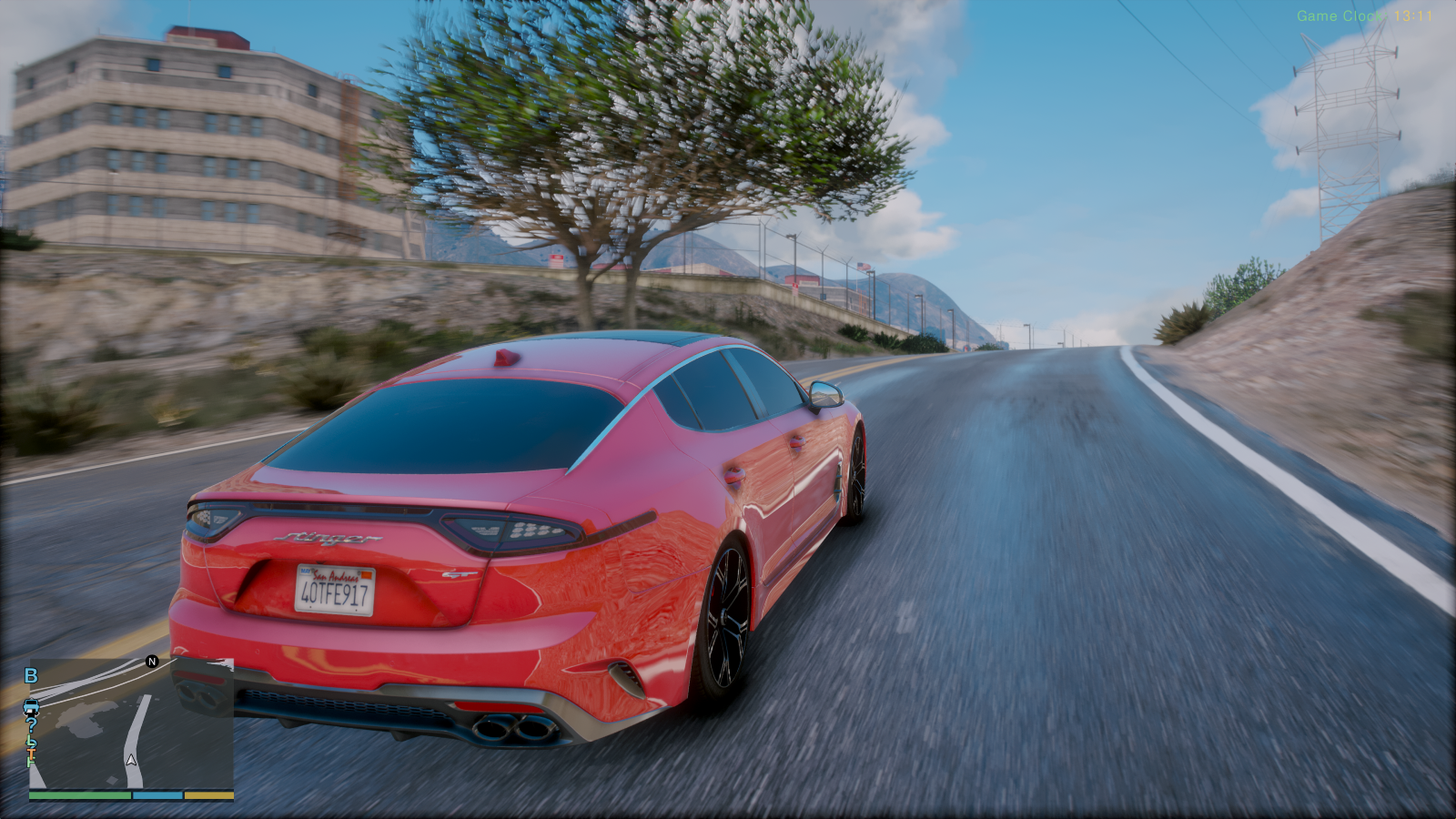Click the north N compass marker

152,662
